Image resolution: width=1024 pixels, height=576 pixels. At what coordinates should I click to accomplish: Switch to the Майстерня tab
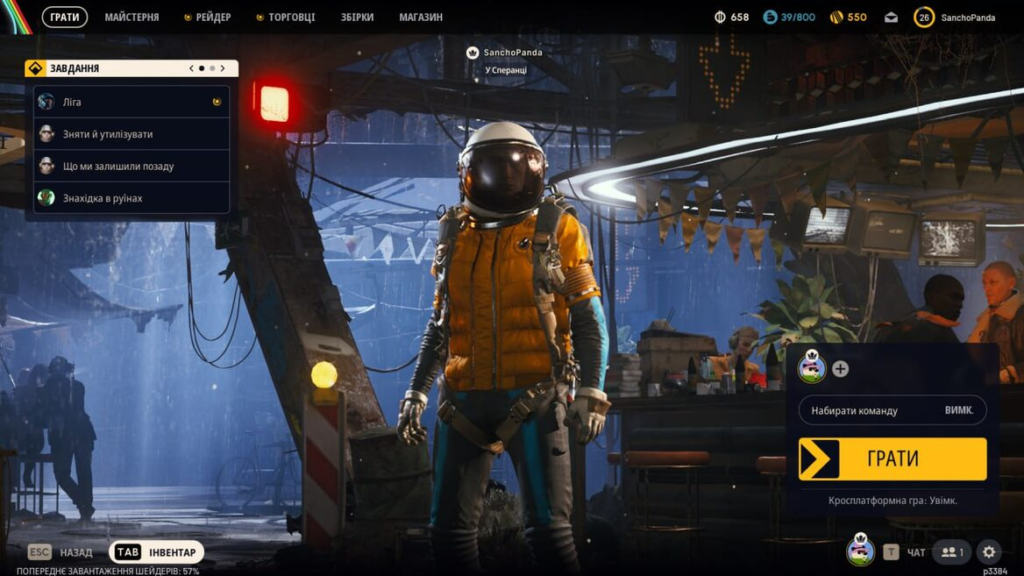point(131,17)
